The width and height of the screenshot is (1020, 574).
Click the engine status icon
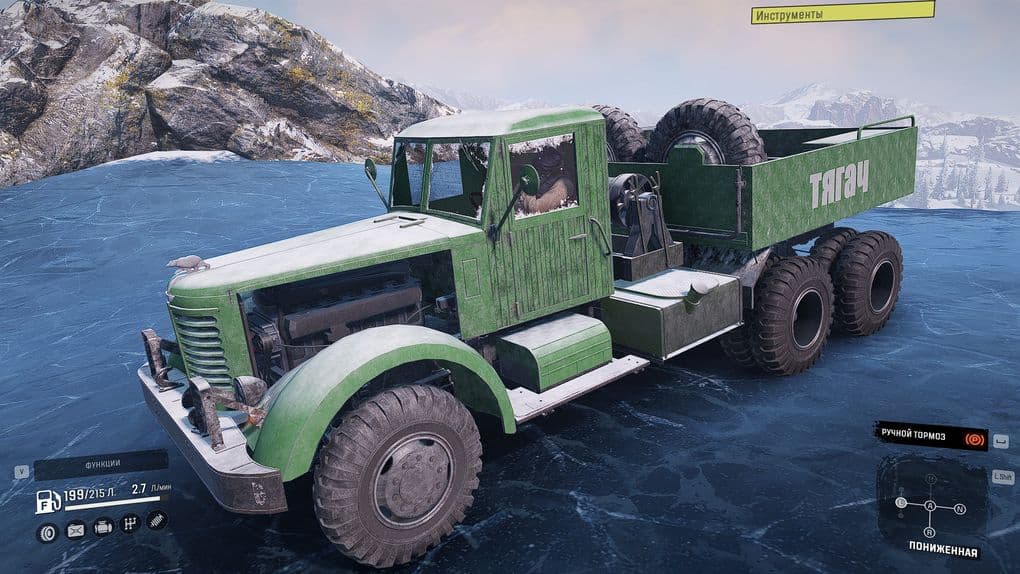103,527
